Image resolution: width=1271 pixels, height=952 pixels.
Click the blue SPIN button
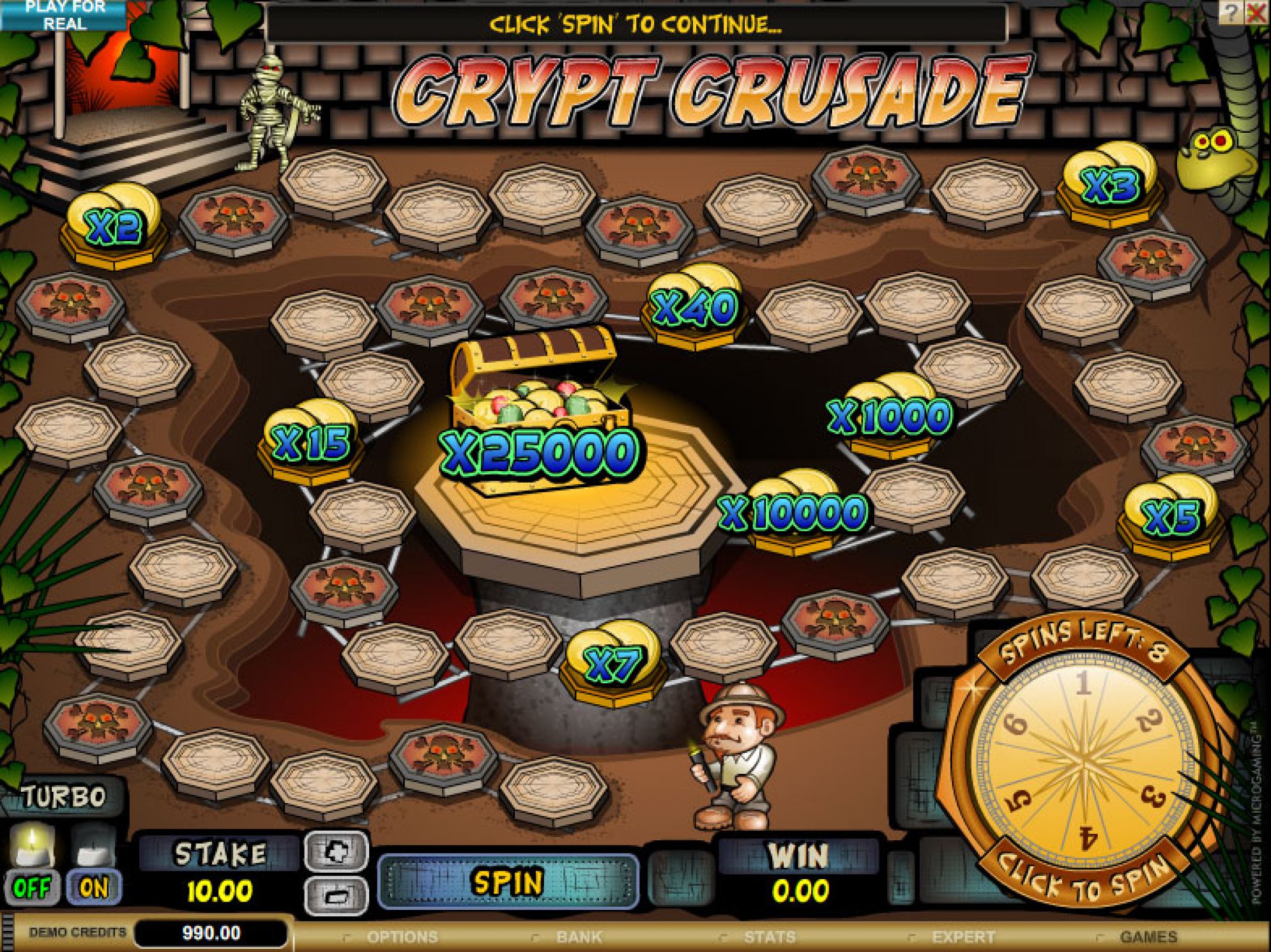click(508, 882)
